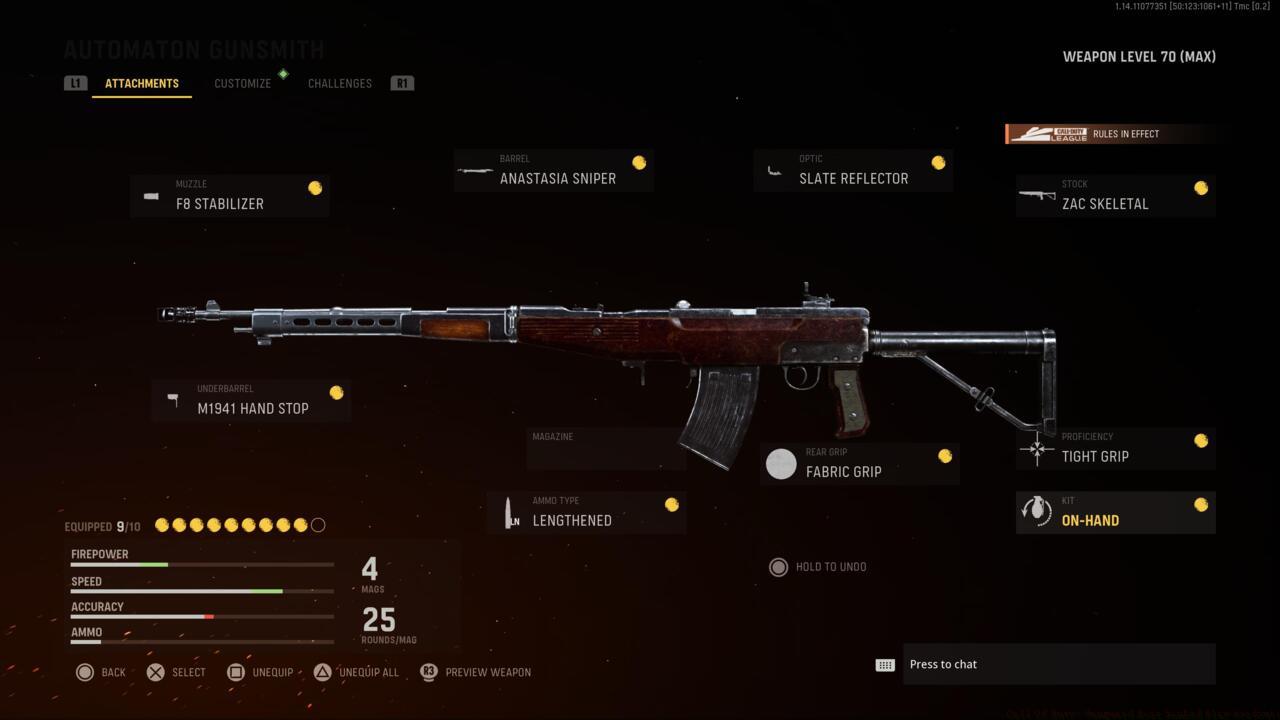Select the Lengthened ammo type

(x=586, y=512)
